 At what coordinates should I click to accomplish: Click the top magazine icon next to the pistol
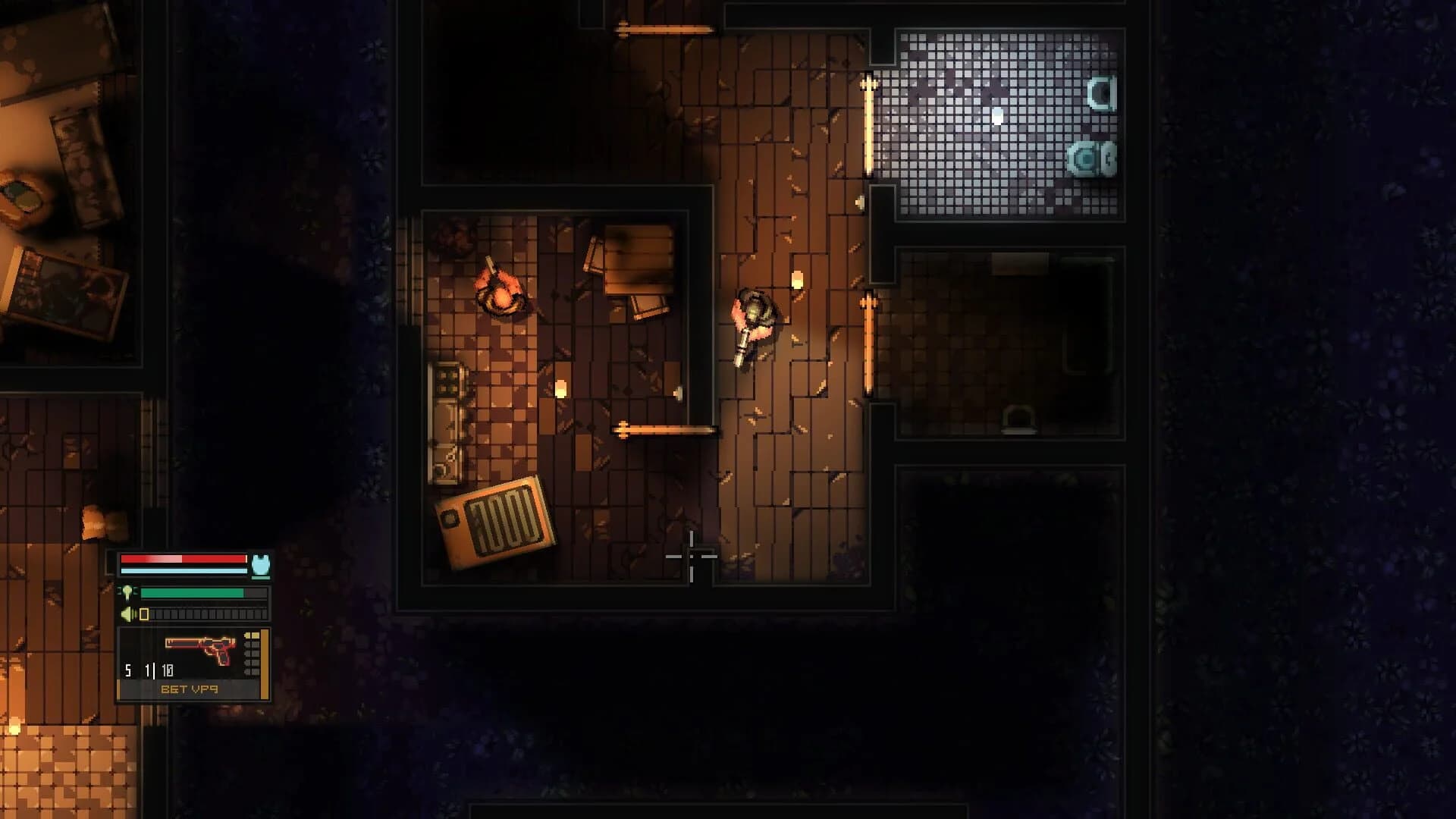(252, 635)
